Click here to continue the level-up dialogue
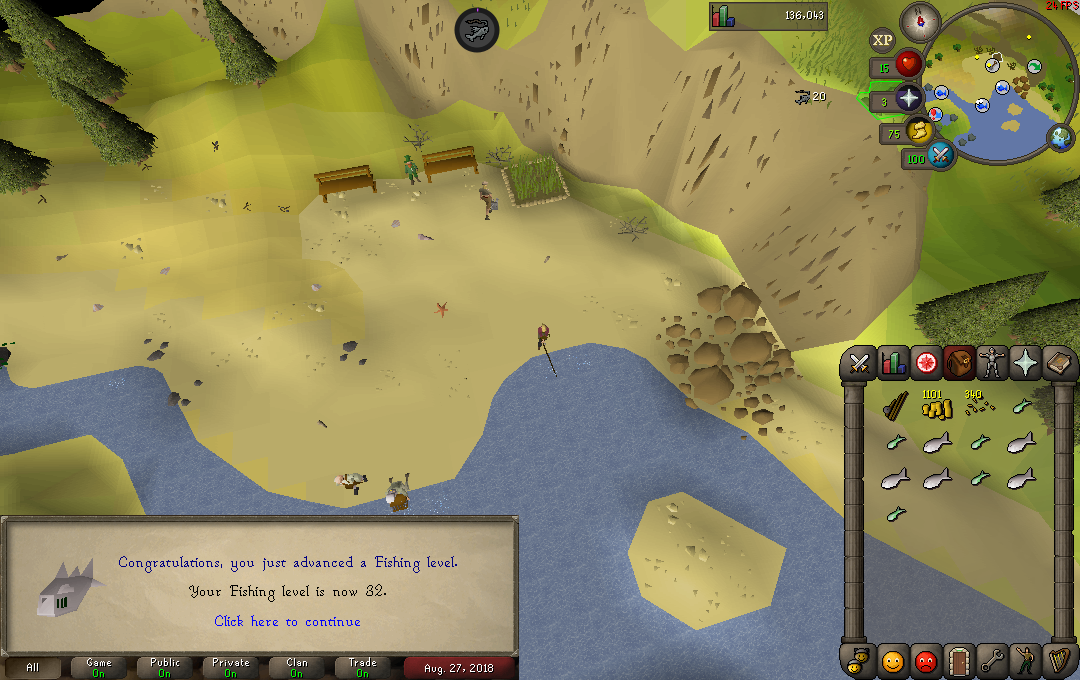The height and width of the screenshot is (680, 1080). click(287, 621)
